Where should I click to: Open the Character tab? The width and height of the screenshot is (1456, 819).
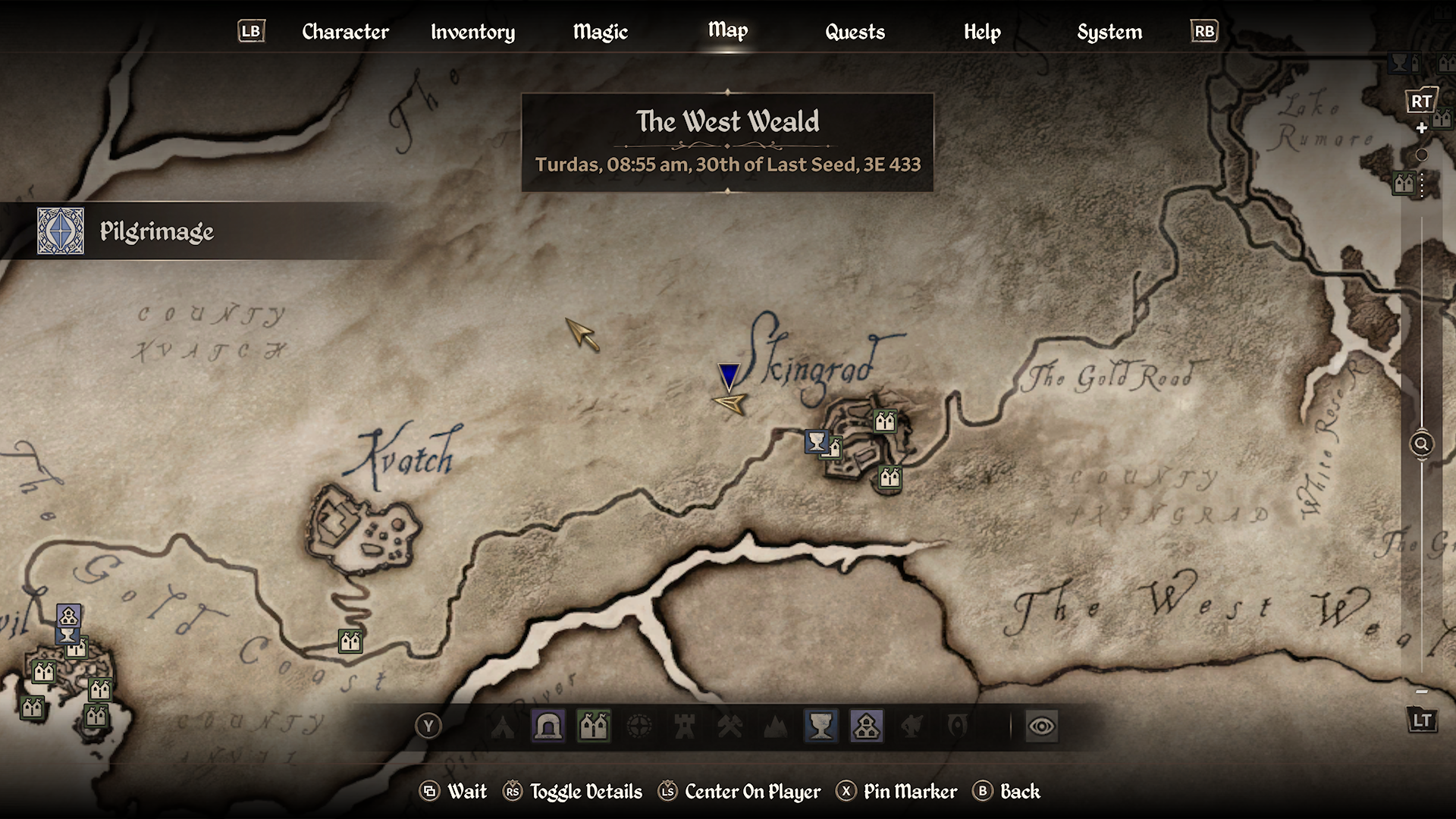click(x=345, y=32)
